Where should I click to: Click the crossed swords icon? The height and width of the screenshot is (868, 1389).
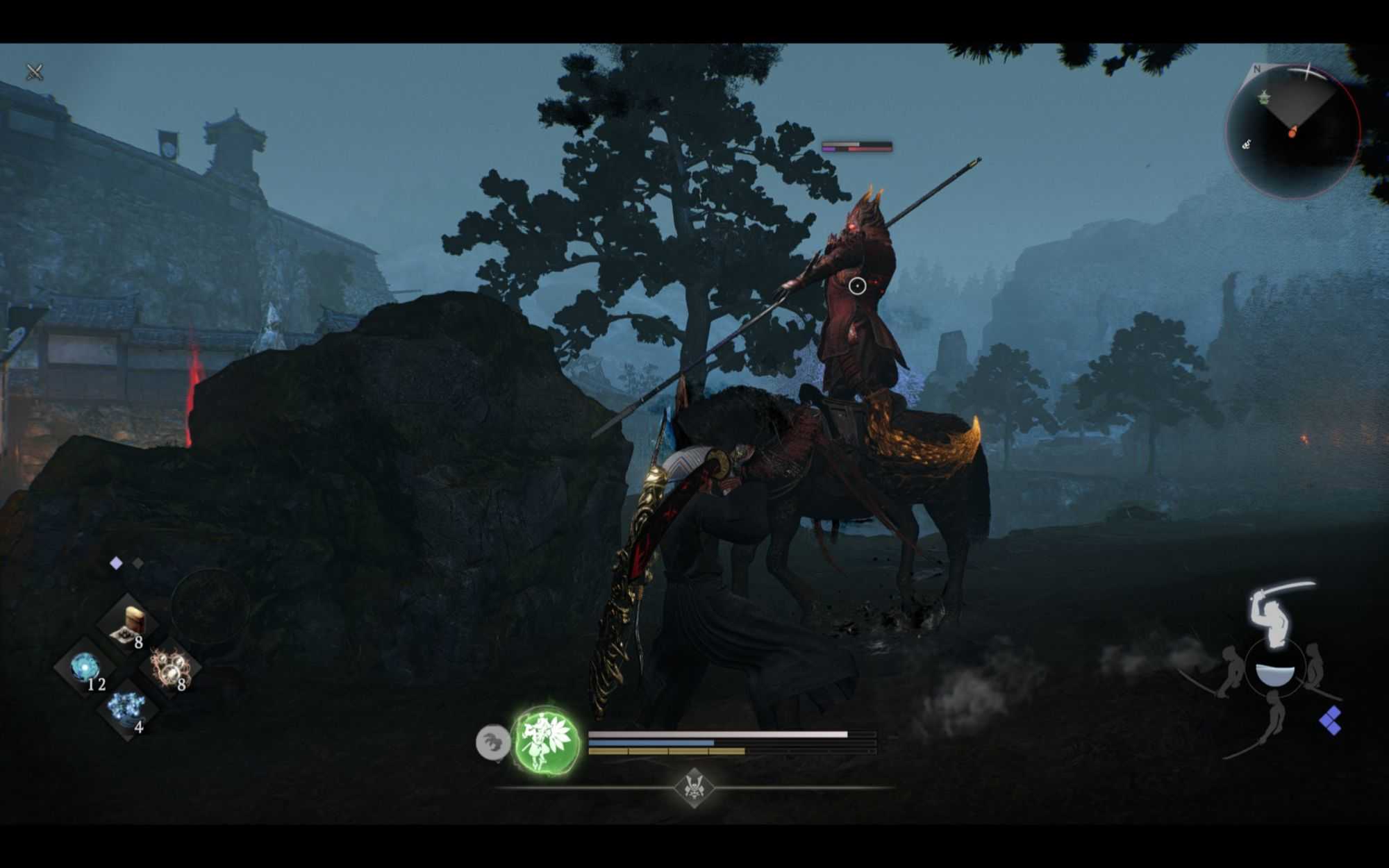click(x=35, y=72)
